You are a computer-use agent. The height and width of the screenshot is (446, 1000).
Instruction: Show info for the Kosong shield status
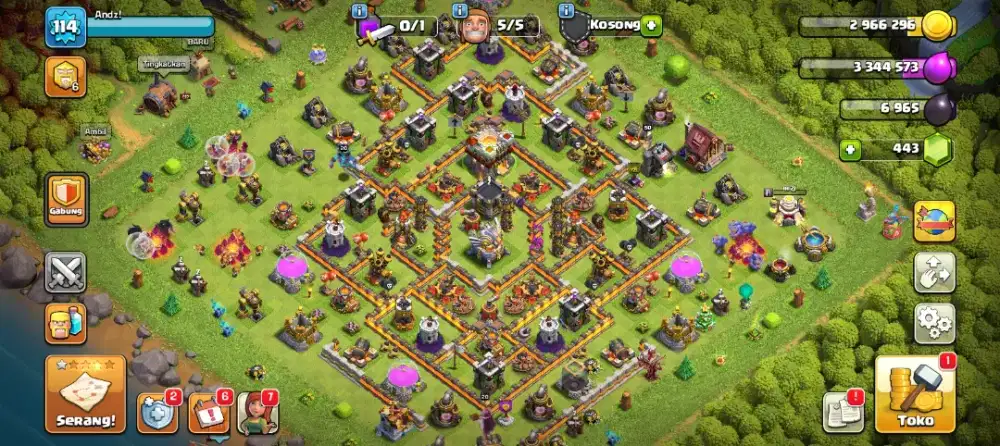[567, 10]
